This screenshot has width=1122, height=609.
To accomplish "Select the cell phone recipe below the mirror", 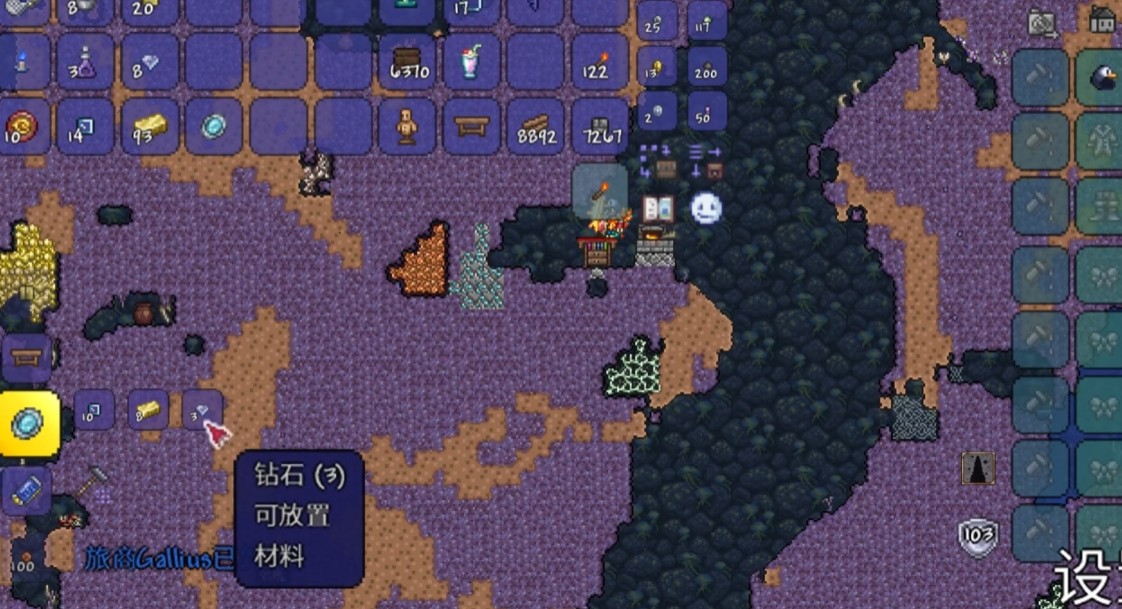I will [26, 490].
